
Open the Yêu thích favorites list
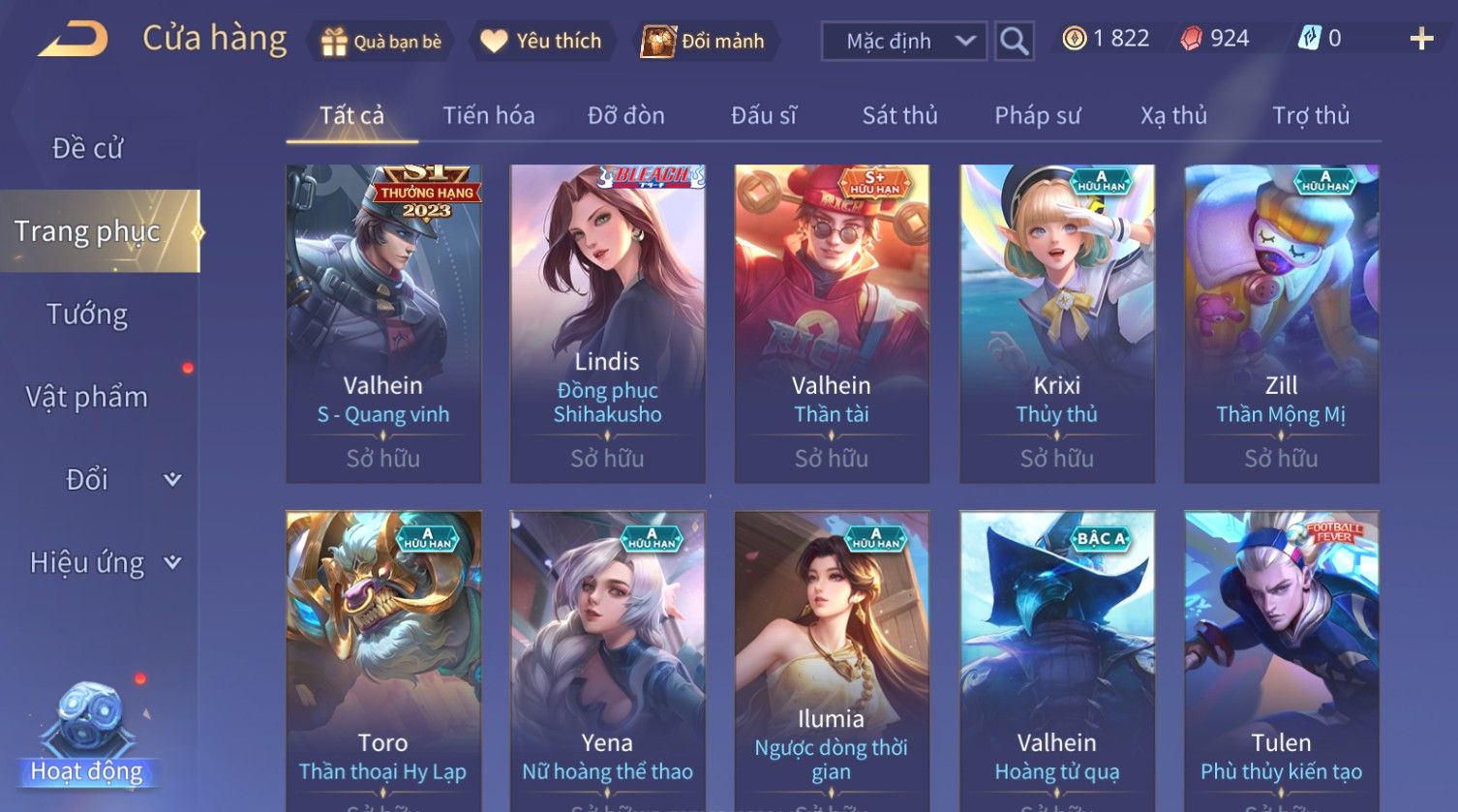(542, 42)
